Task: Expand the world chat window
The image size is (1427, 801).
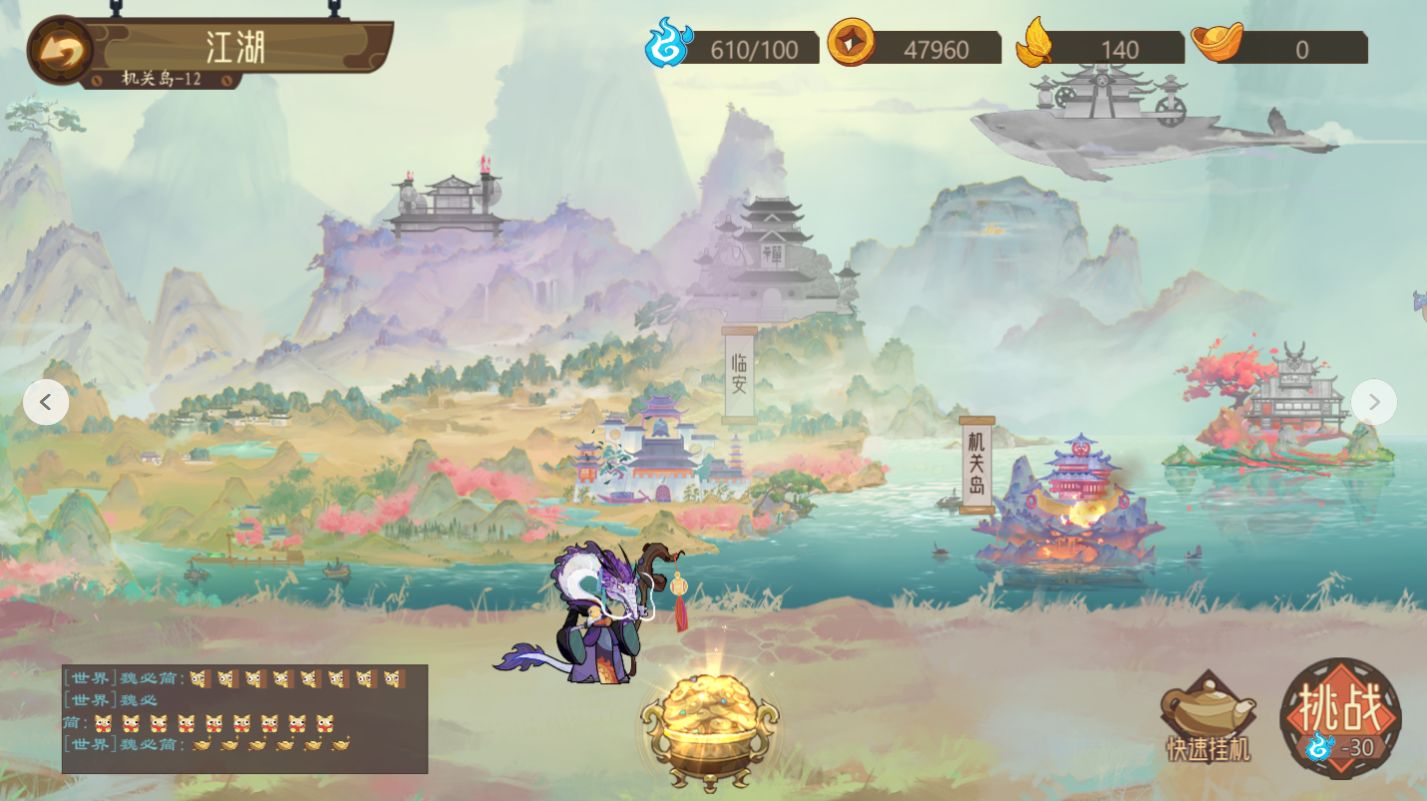Action: tap(244, 720)
